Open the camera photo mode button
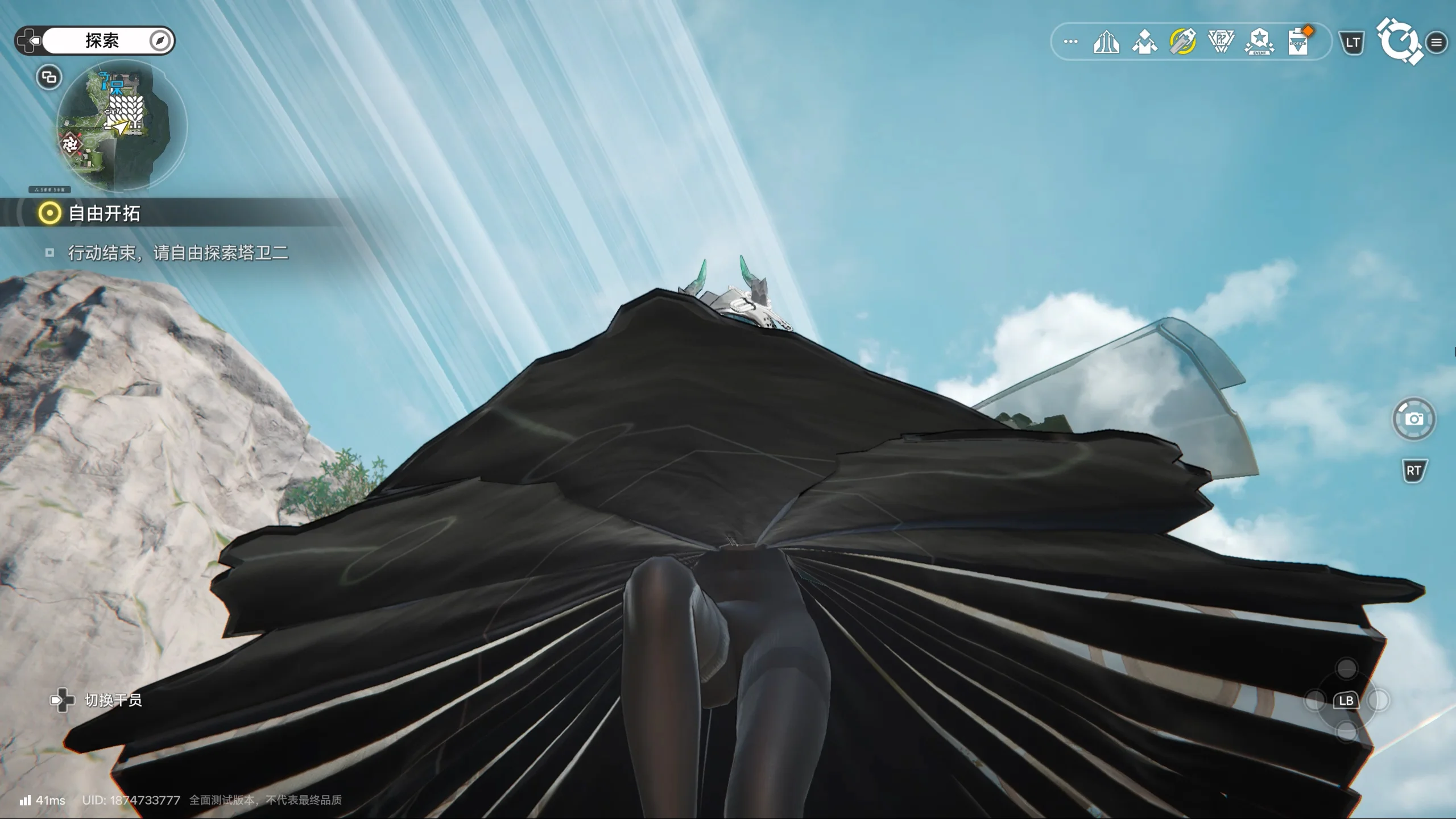Screen dimensions: 1456x819 click(x=1414, y=419)
